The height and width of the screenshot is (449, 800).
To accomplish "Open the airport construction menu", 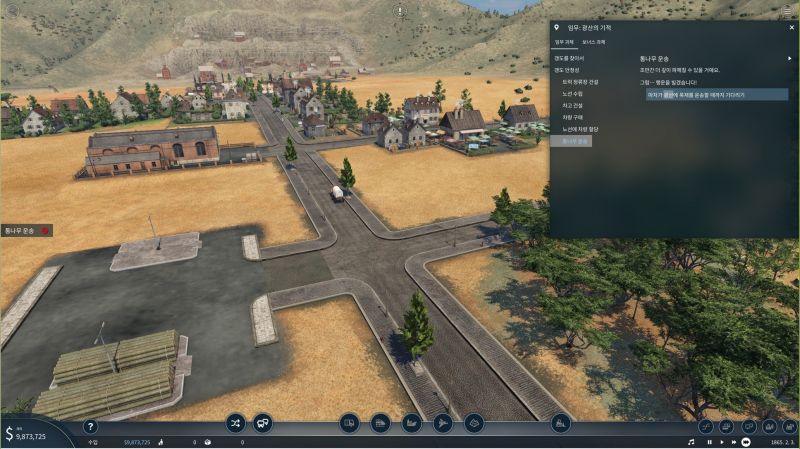I will [x=443, y=423].
